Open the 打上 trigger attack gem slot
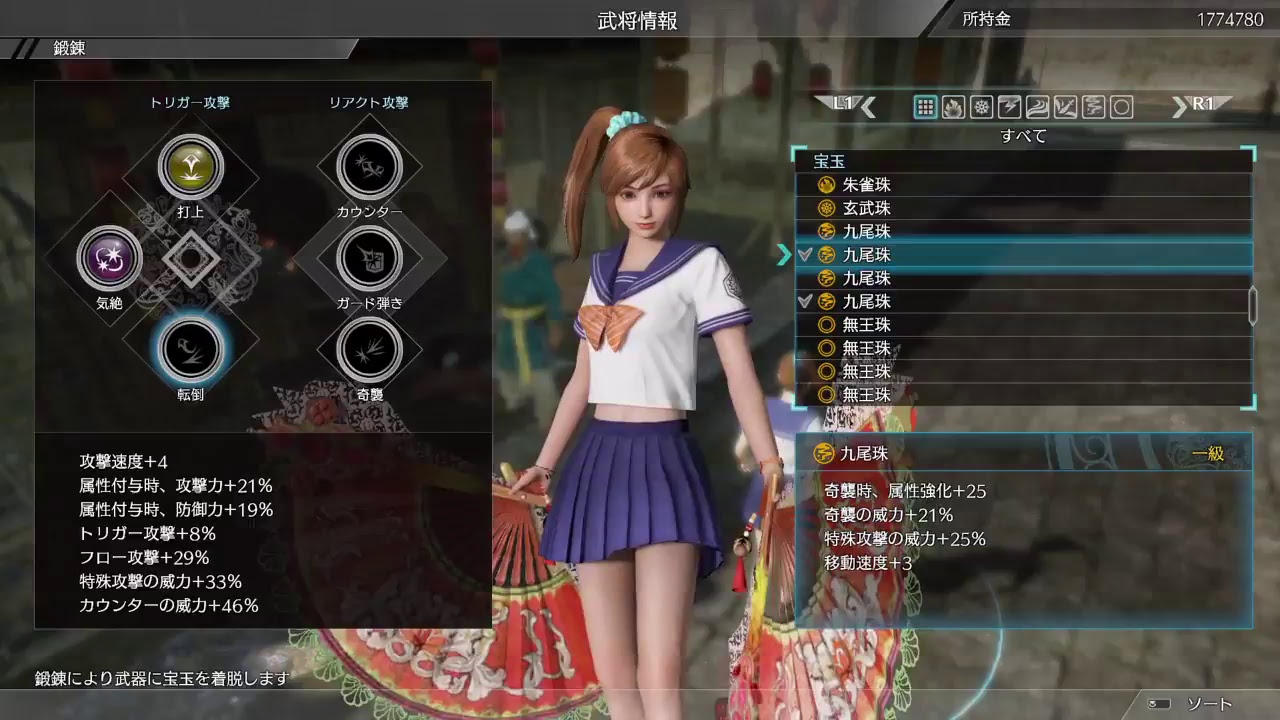Screen dimensions: 1280x720 tap(190, 168)
